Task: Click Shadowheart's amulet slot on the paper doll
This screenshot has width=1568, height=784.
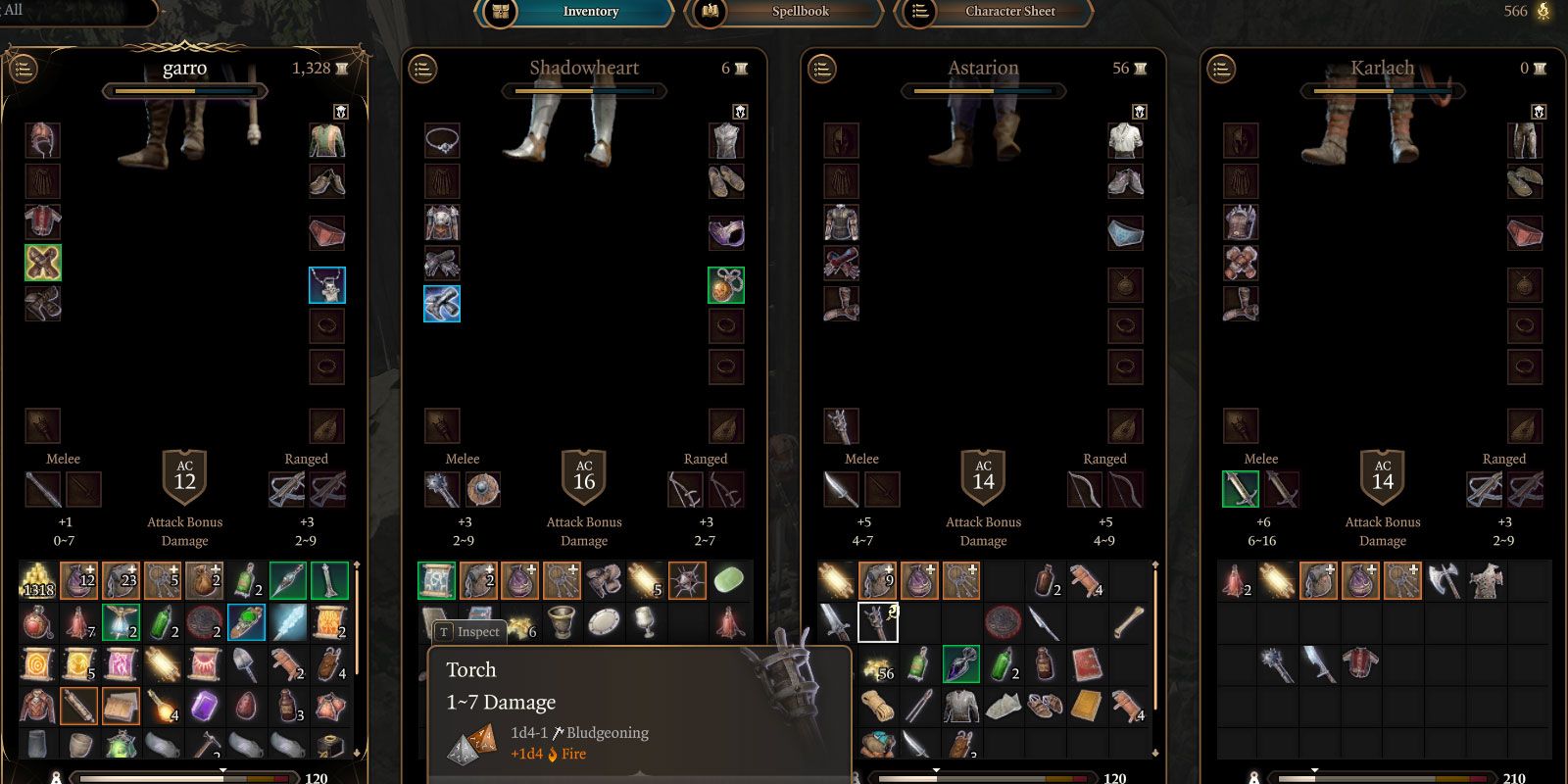Action: 726,284
